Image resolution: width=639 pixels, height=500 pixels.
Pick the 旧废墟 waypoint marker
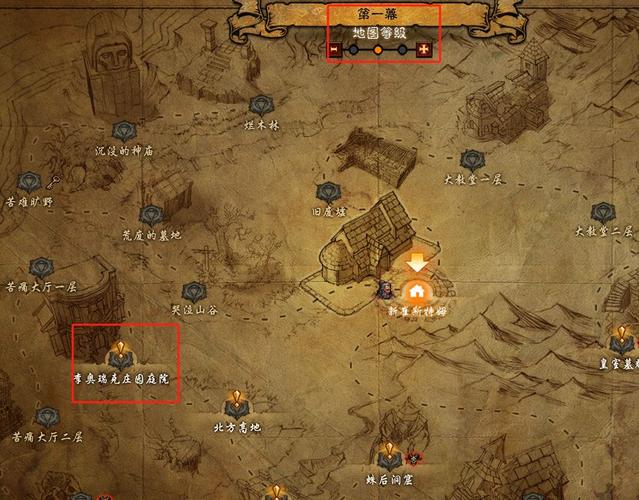tap(327, 192)
